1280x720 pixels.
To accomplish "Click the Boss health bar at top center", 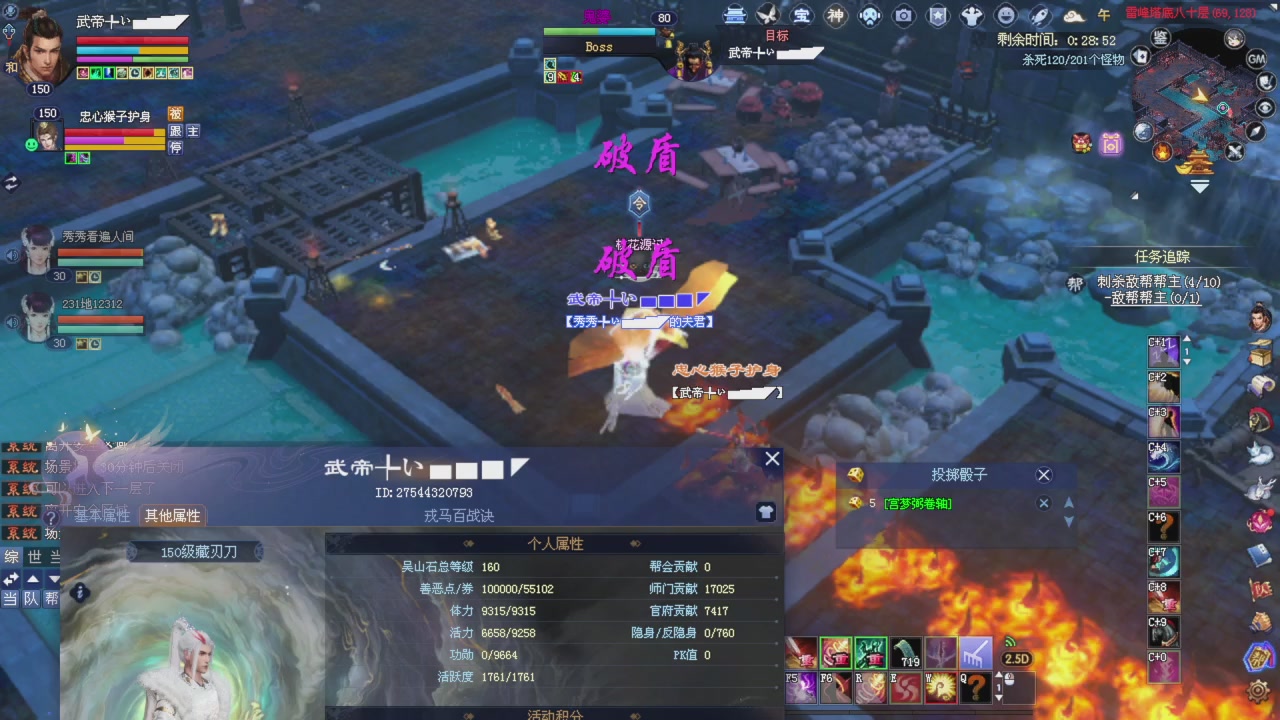I will 600,31.
